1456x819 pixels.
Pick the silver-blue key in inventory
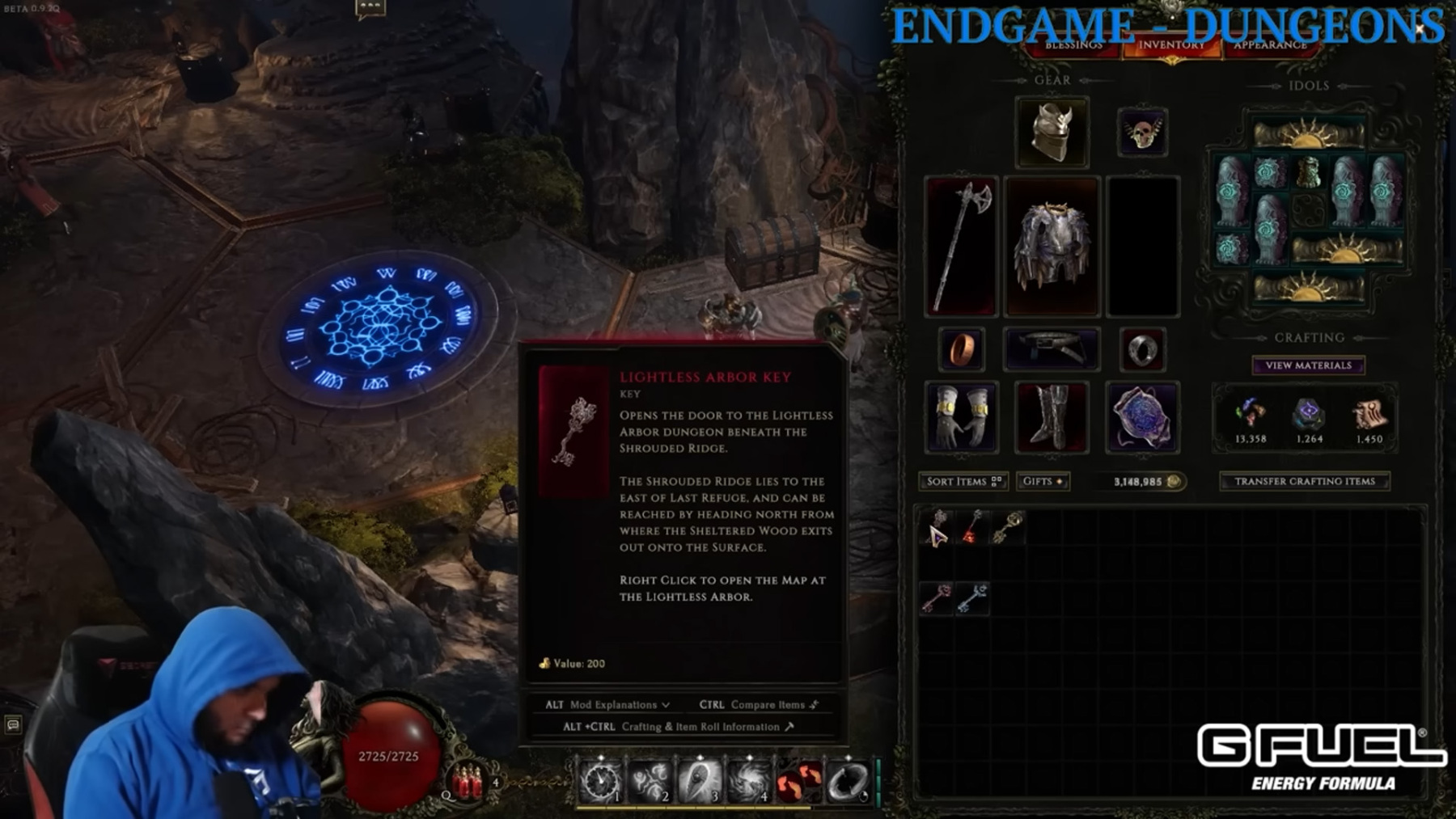pyautogui.click(x=972, y=599)
